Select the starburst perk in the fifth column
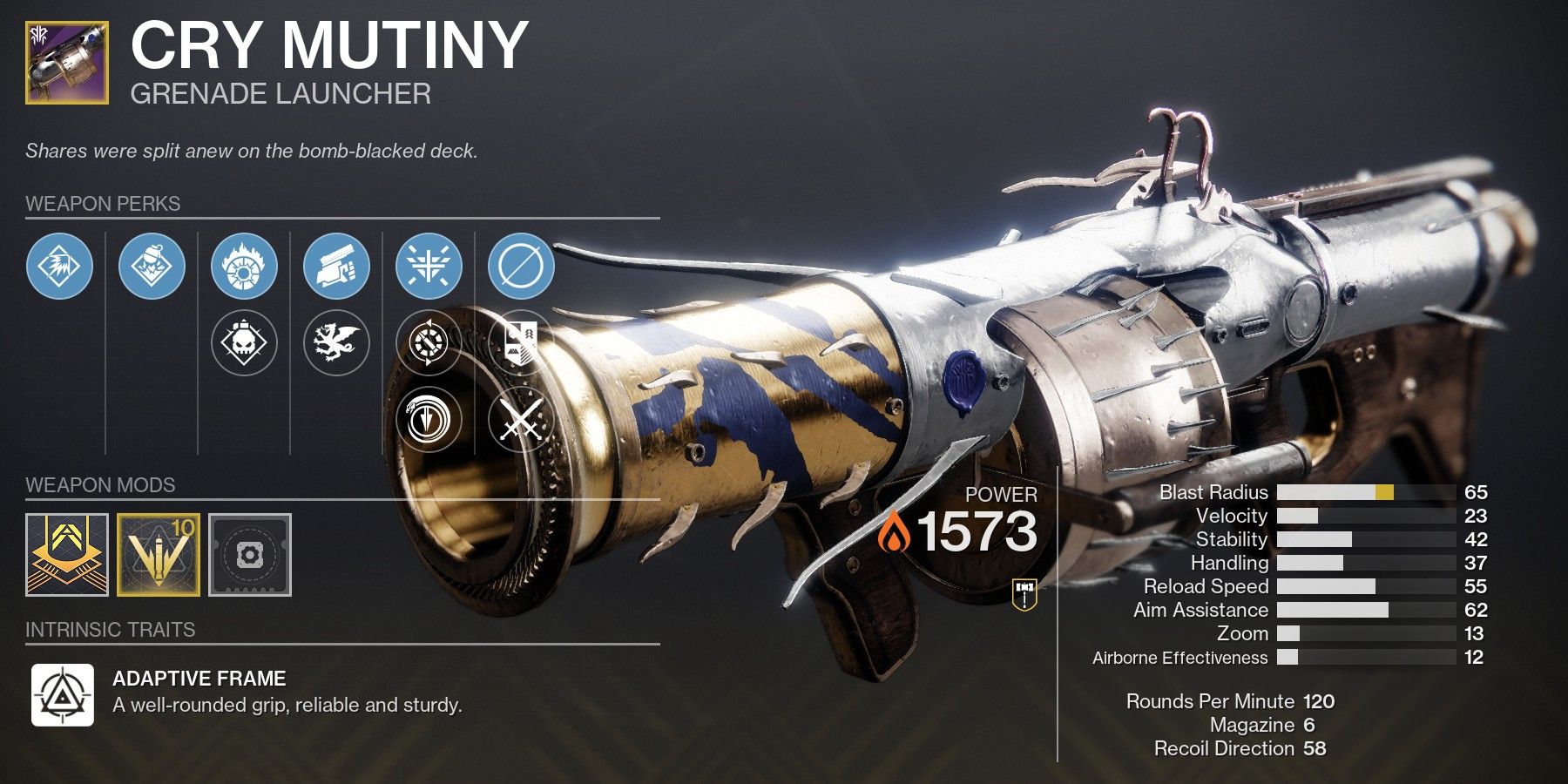This screenshot has width=1568, height=784. [x=429, y=267]
